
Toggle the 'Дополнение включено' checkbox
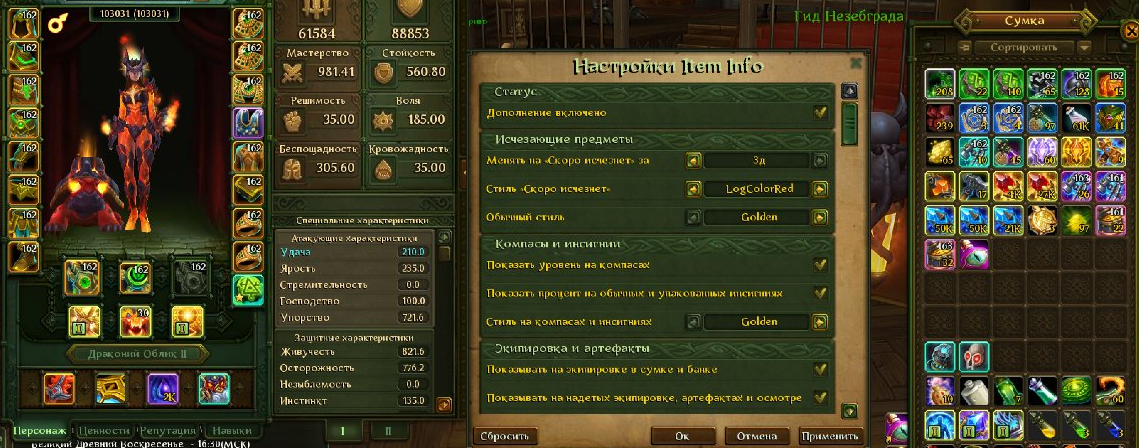tap(820, 113)
